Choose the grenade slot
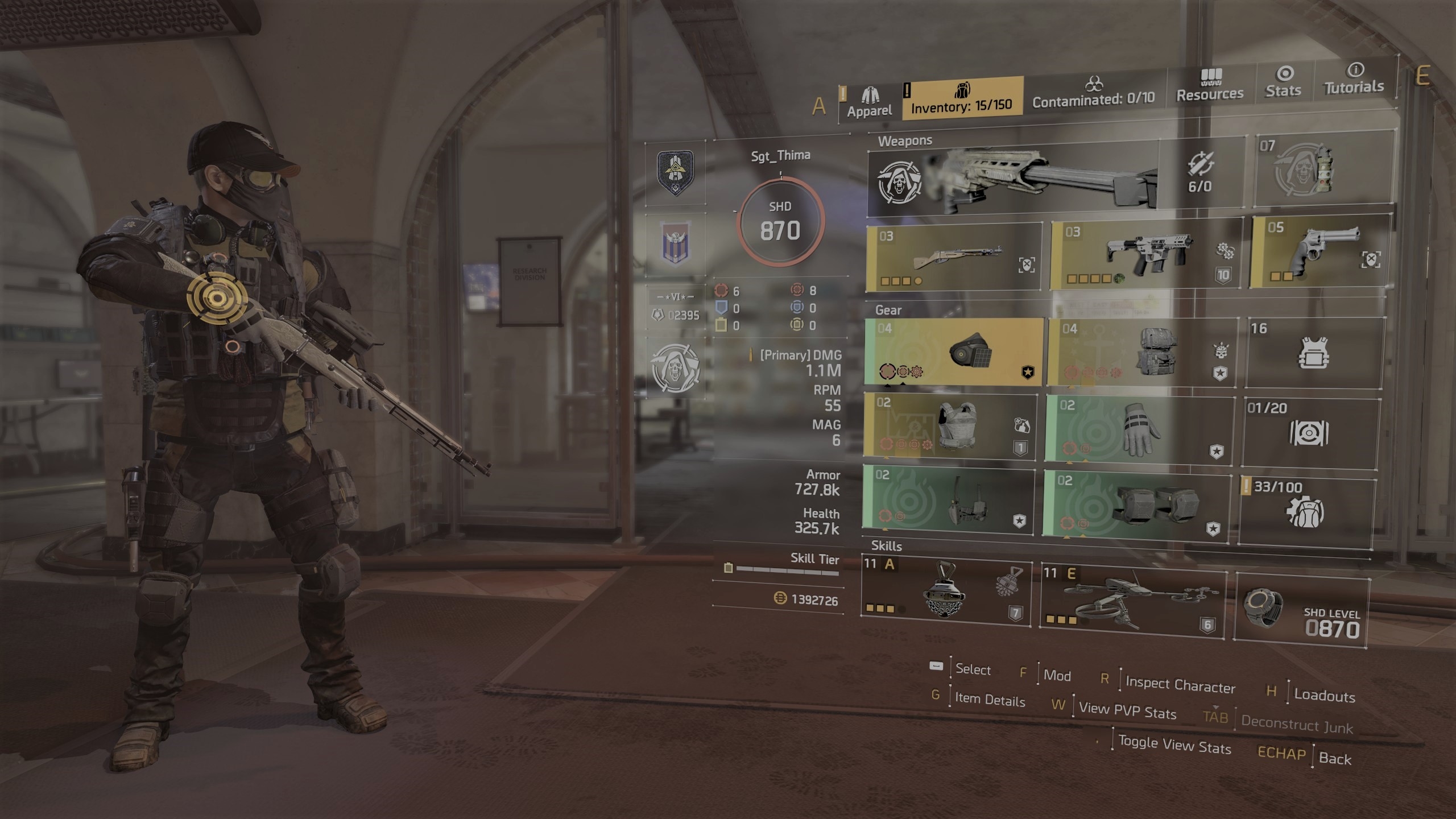 pyautogui.click(x=1324, y=169)
